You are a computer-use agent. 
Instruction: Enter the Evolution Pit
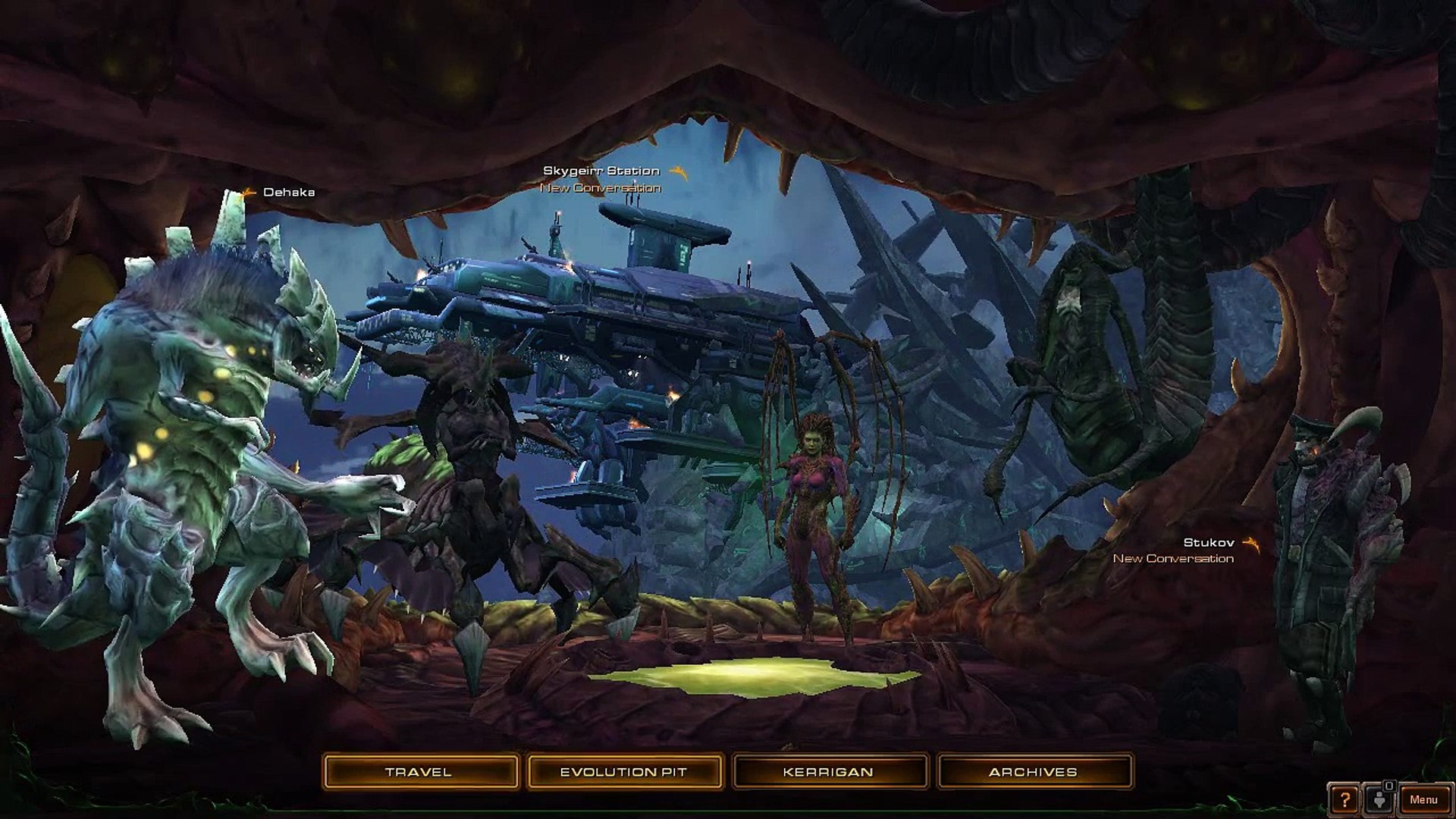pos(623,772)
